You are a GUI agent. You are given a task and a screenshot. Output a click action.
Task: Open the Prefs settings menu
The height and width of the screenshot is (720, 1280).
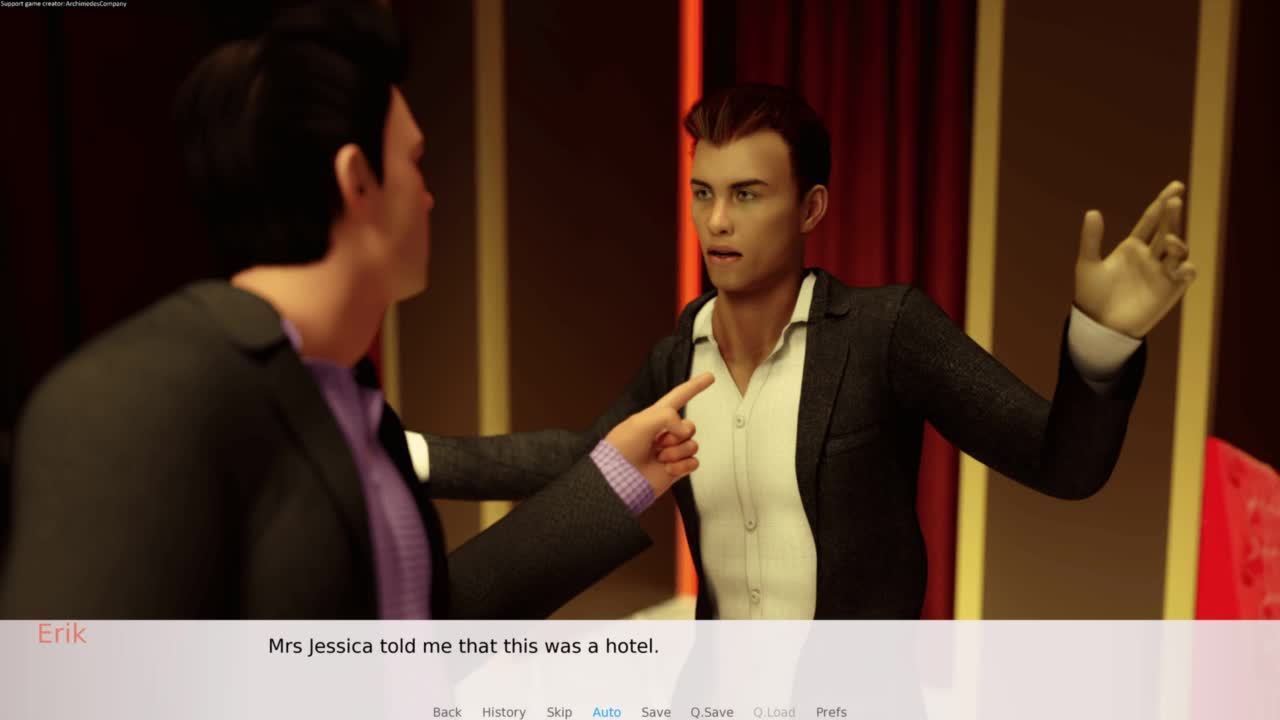(x=831, y=712)
